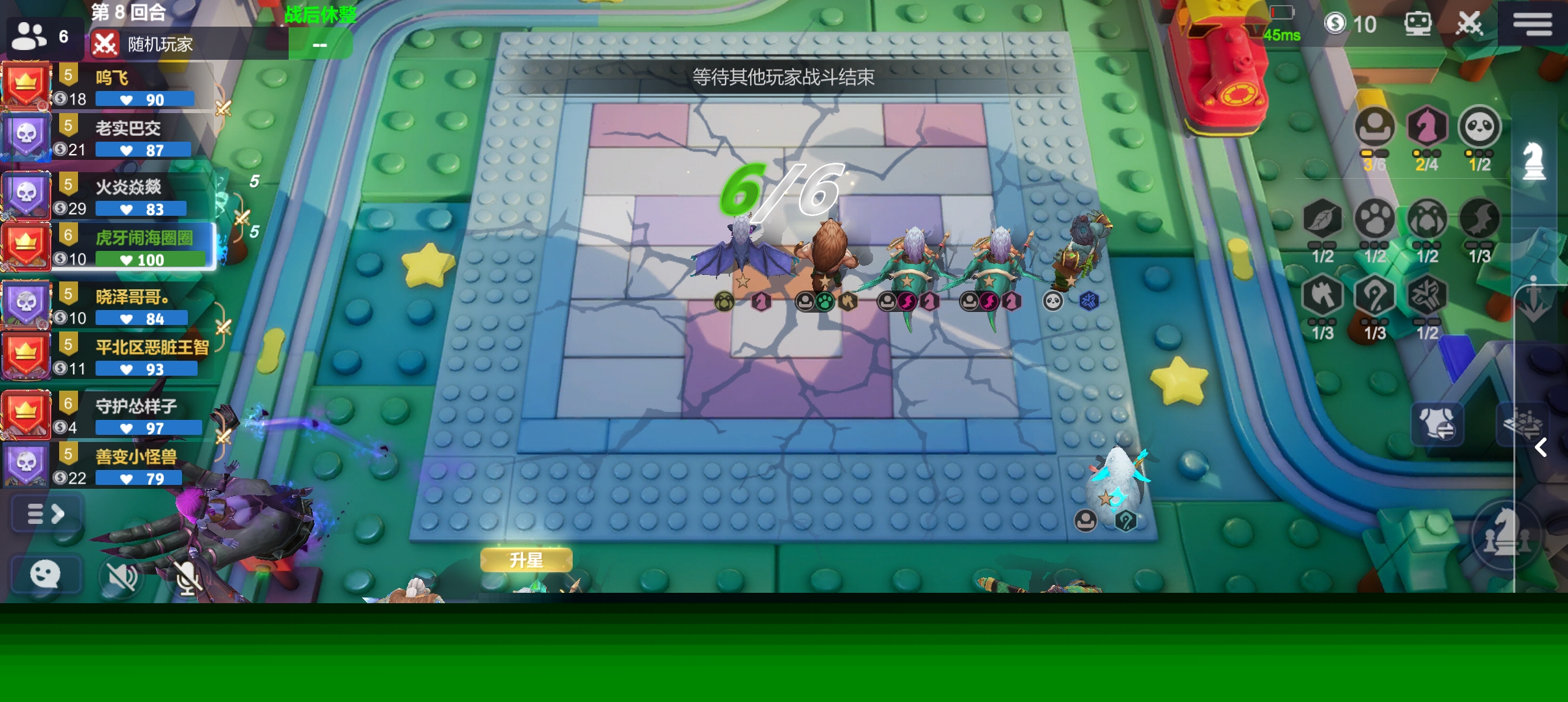Inspect the panda synergy icon
Screen dimensions: 1568x702
[1479, 127]
